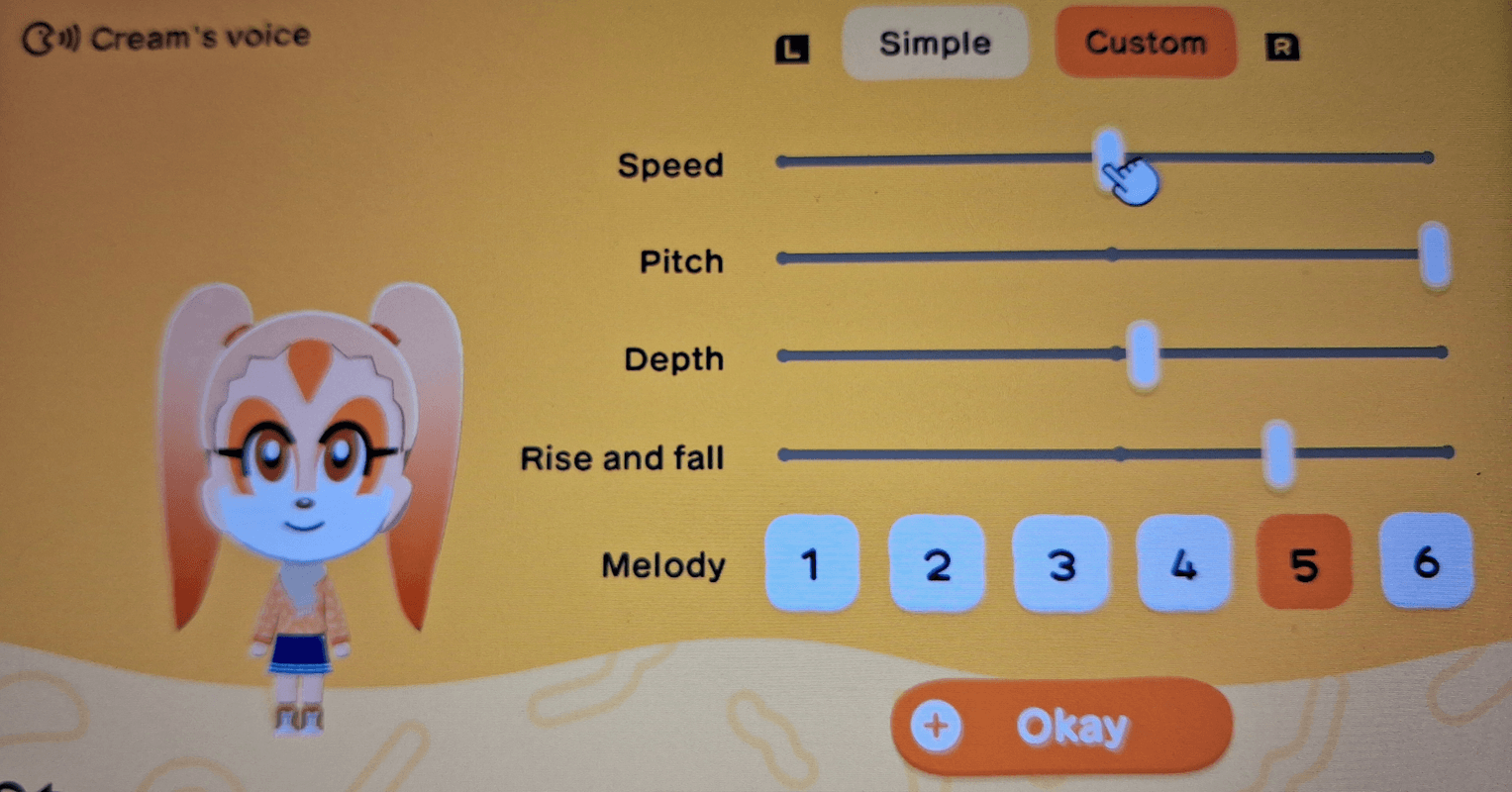
Task: Click the Speed label text
Action: [671, 166]
